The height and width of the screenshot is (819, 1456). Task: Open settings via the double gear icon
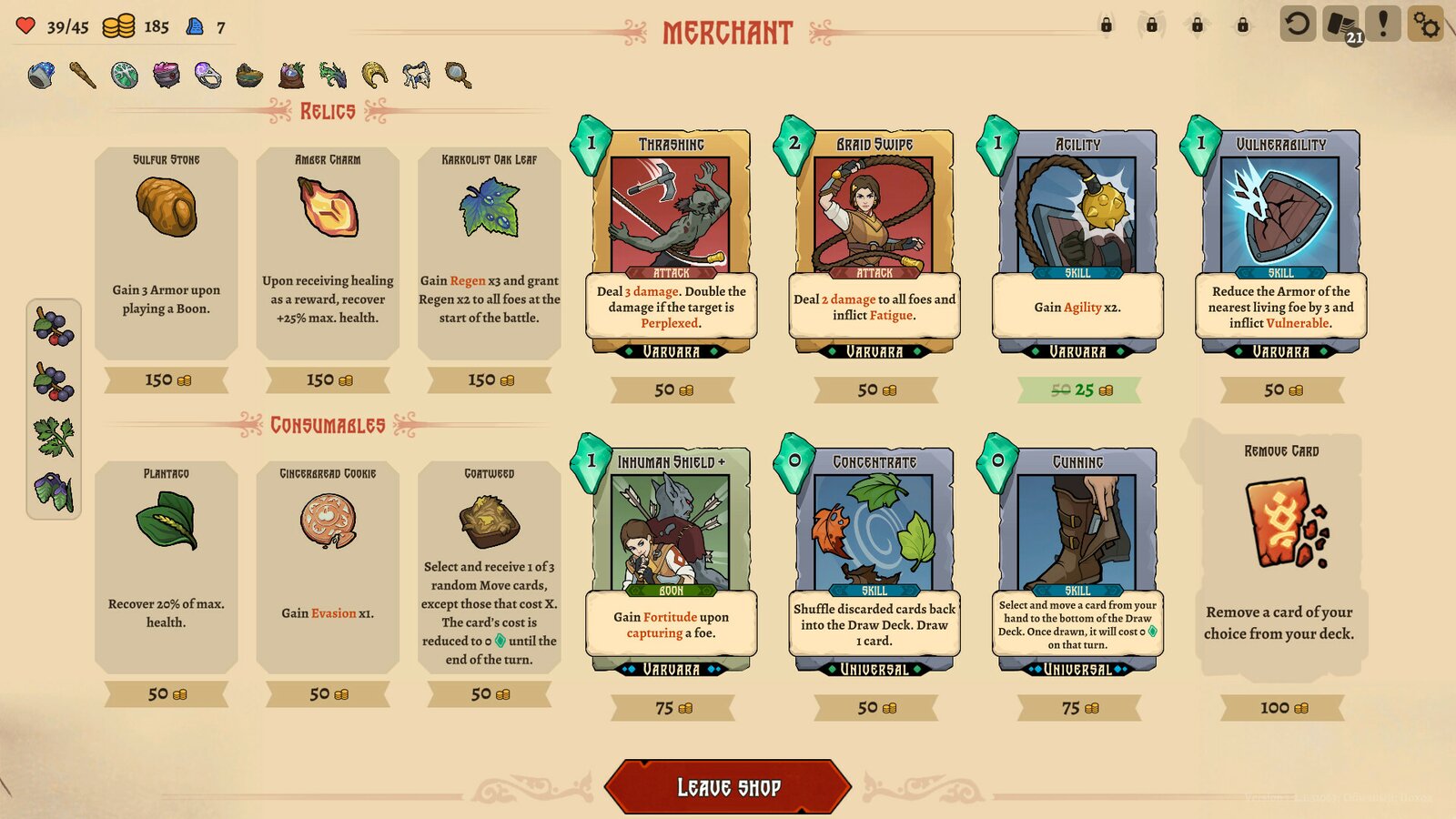[x=1426, y=25]
